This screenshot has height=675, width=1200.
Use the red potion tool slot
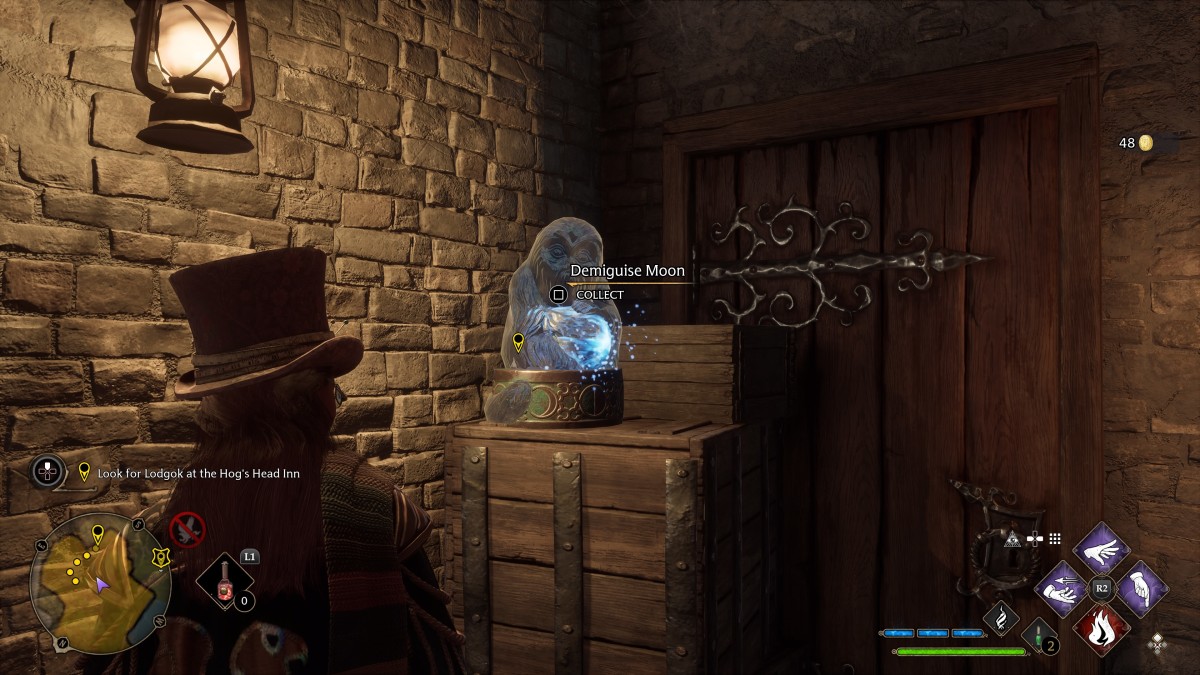click(227, 585)
